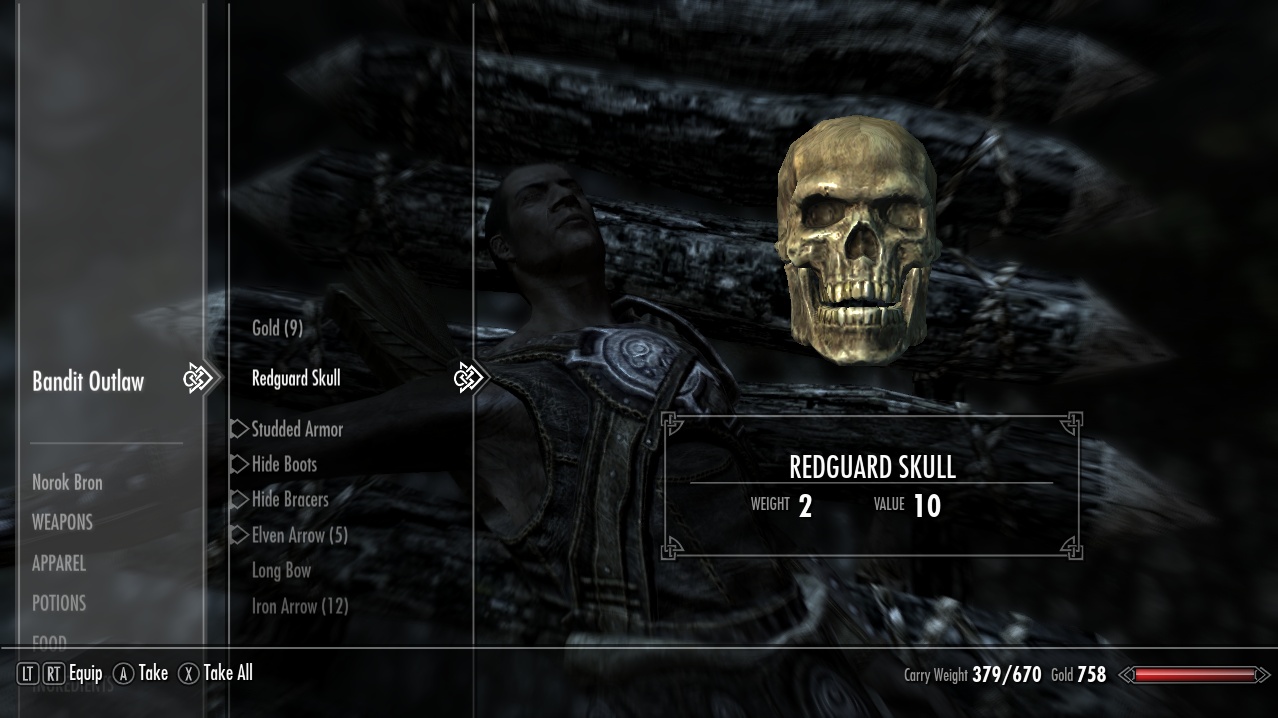Choose Studded Armor from the loot list
This screenshot has height=718, width=1278.
pos(297,429)
